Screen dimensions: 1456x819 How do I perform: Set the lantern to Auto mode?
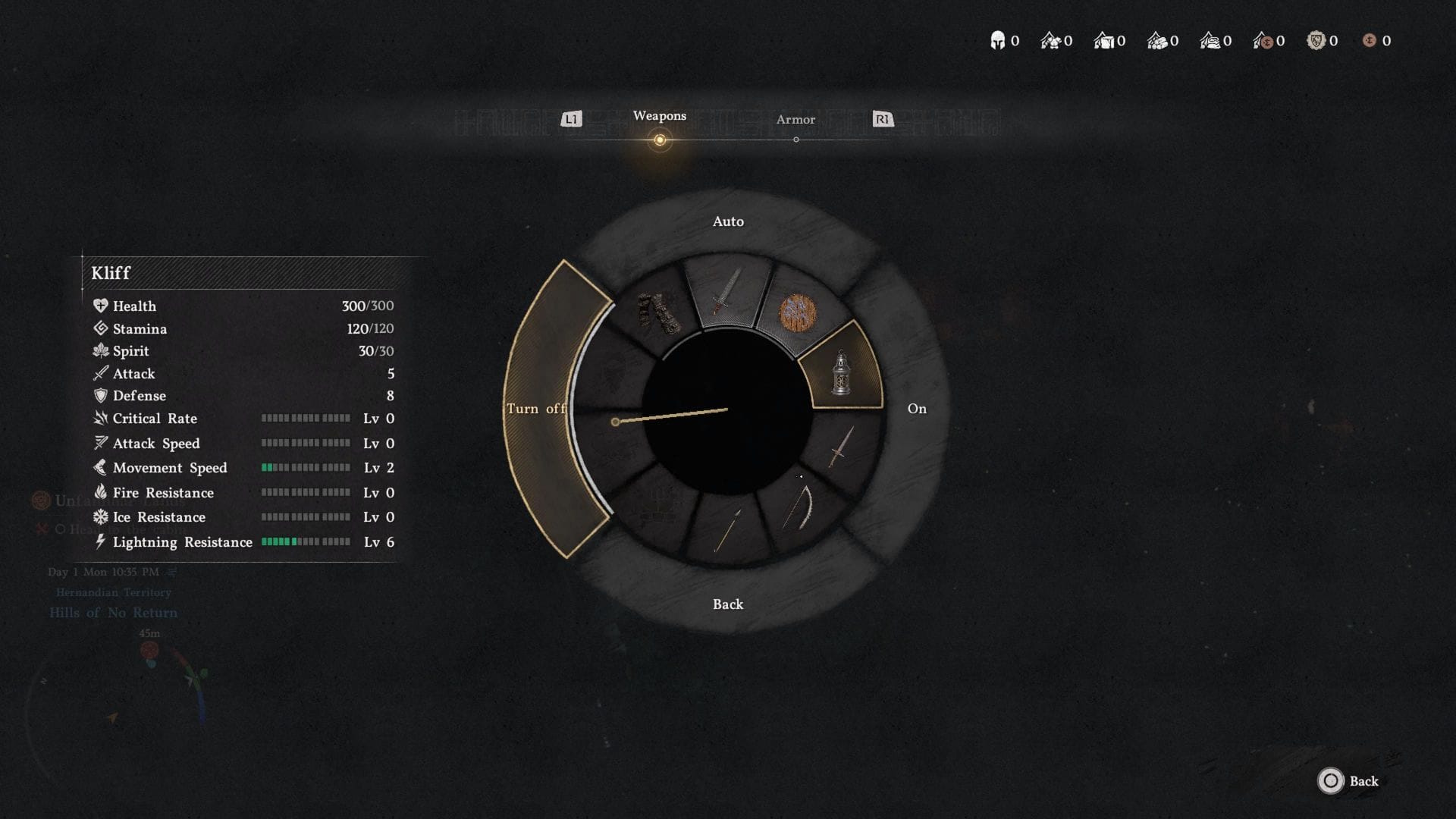click(x=727, y=221)
